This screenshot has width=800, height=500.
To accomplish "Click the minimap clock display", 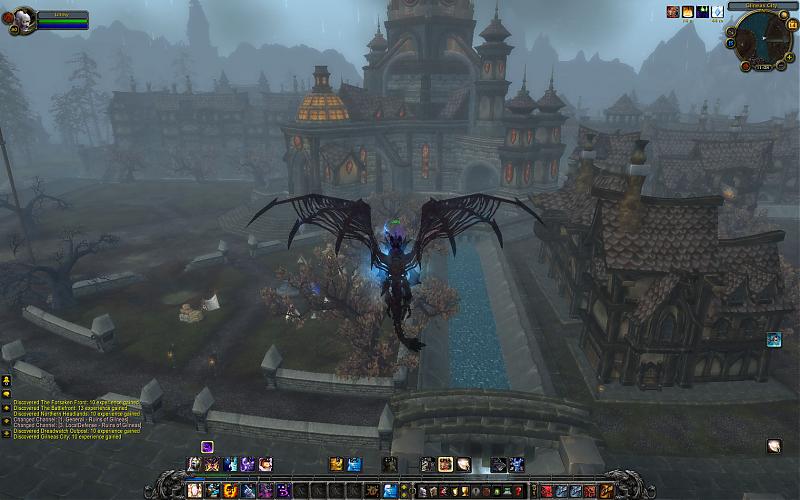I will (762, 66).
